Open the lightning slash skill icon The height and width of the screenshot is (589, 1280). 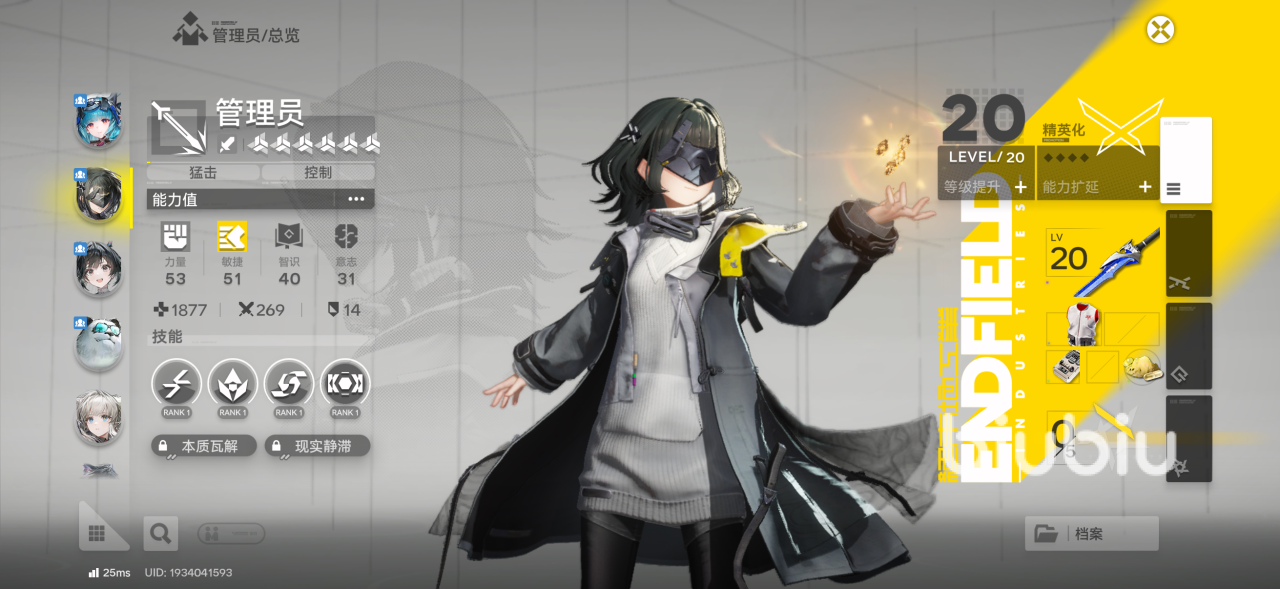click(x=177, y=384)
